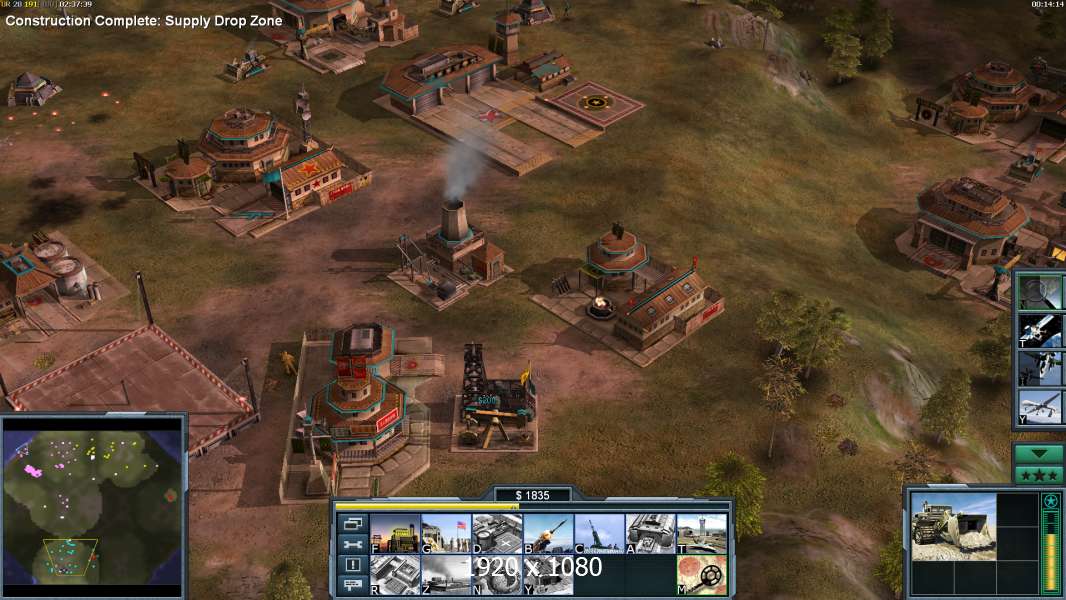Use the magnifier scan power
The image size is (1066, 600).
[x=1040, y=291]
